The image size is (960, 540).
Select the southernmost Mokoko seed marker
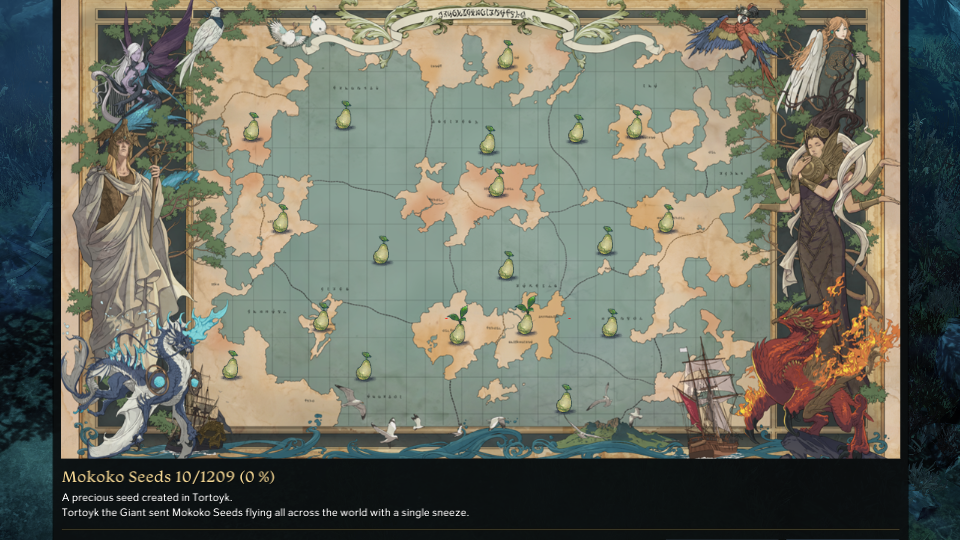[x=564, y=400]
